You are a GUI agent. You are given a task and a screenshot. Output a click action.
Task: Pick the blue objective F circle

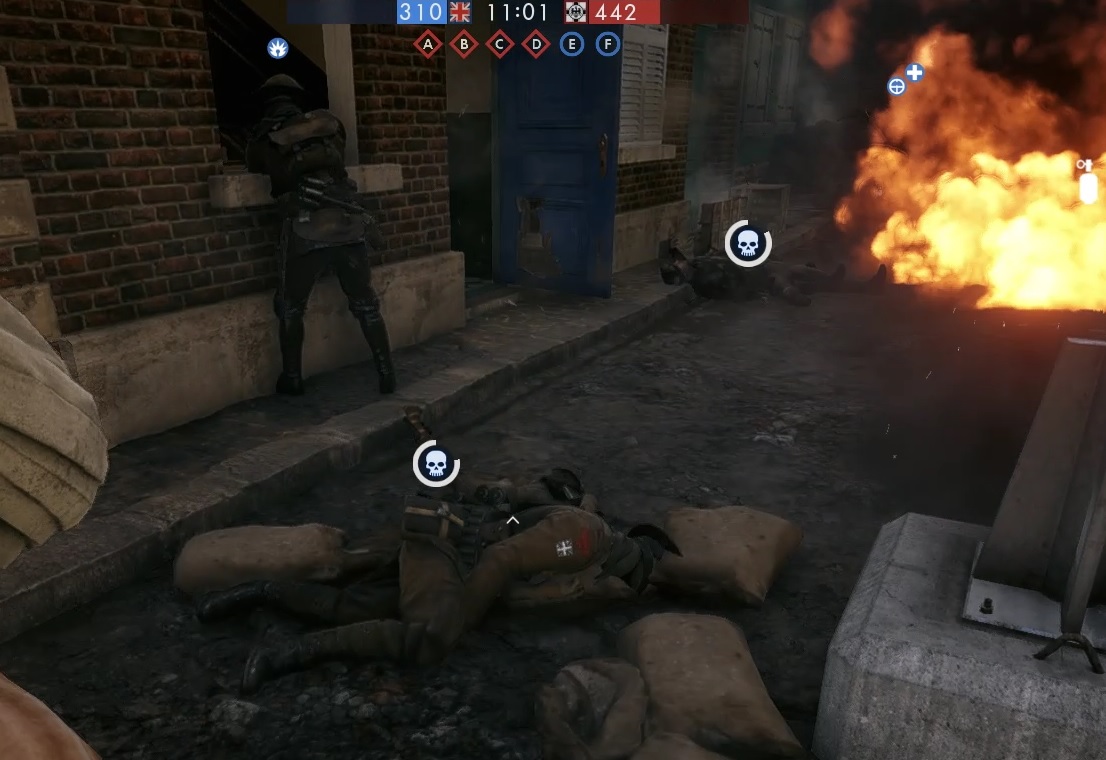click(x=608, y=44)
